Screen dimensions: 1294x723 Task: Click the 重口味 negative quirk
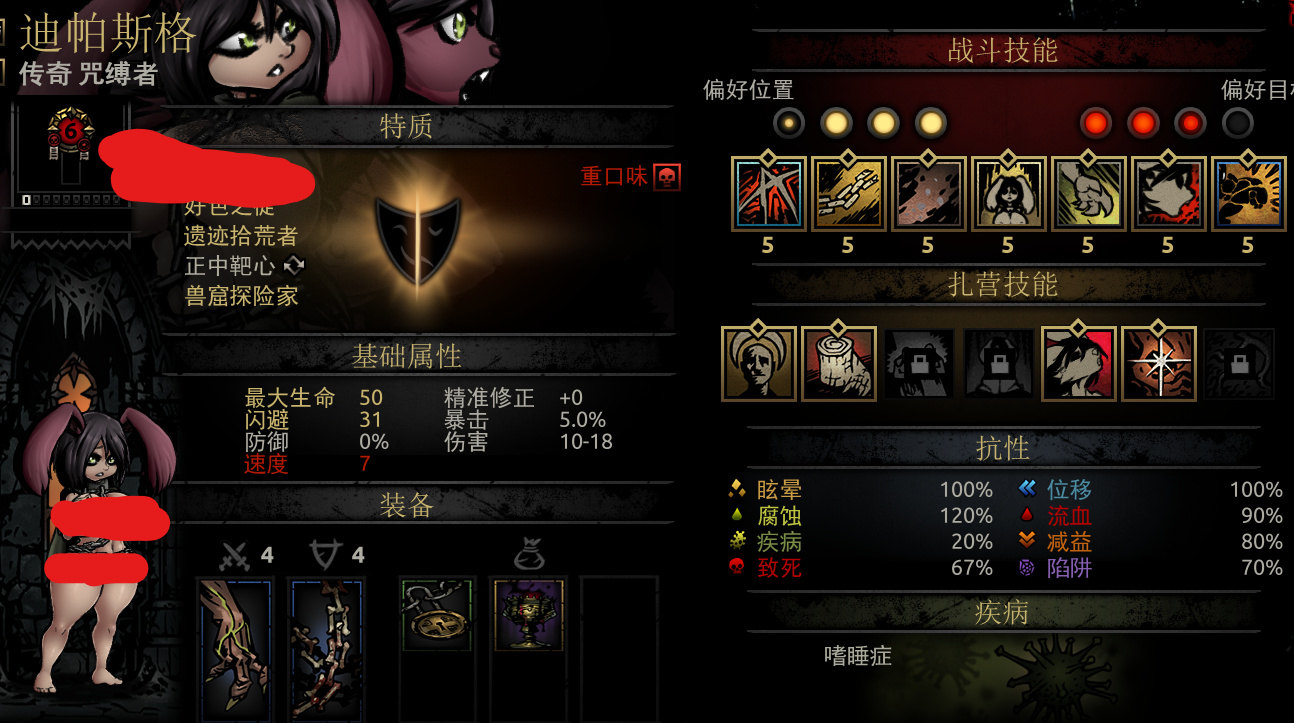tap(616, 177)
